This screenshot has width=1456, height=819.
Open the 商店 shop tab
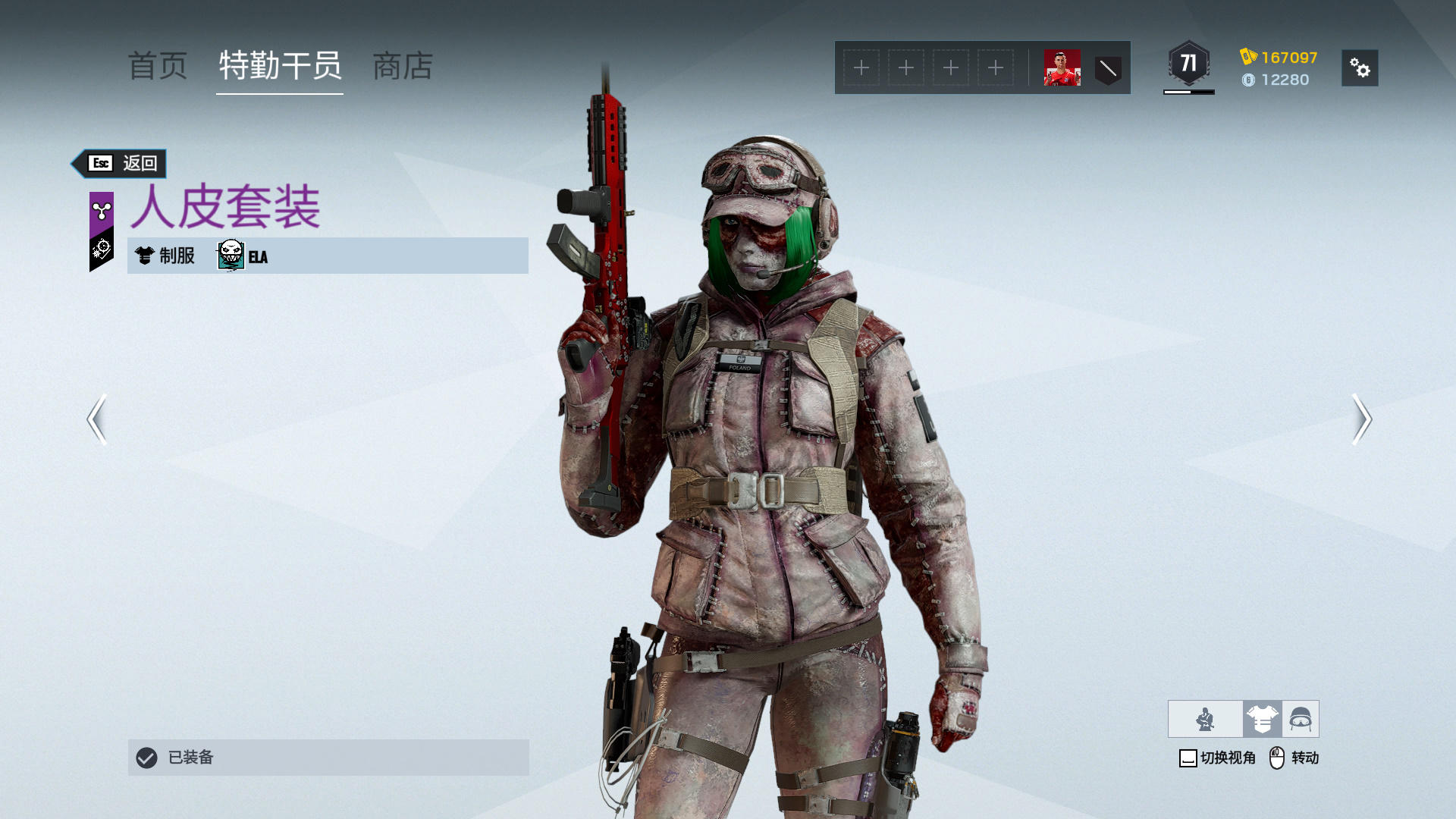pyautogui.click(x=403, y=67)
